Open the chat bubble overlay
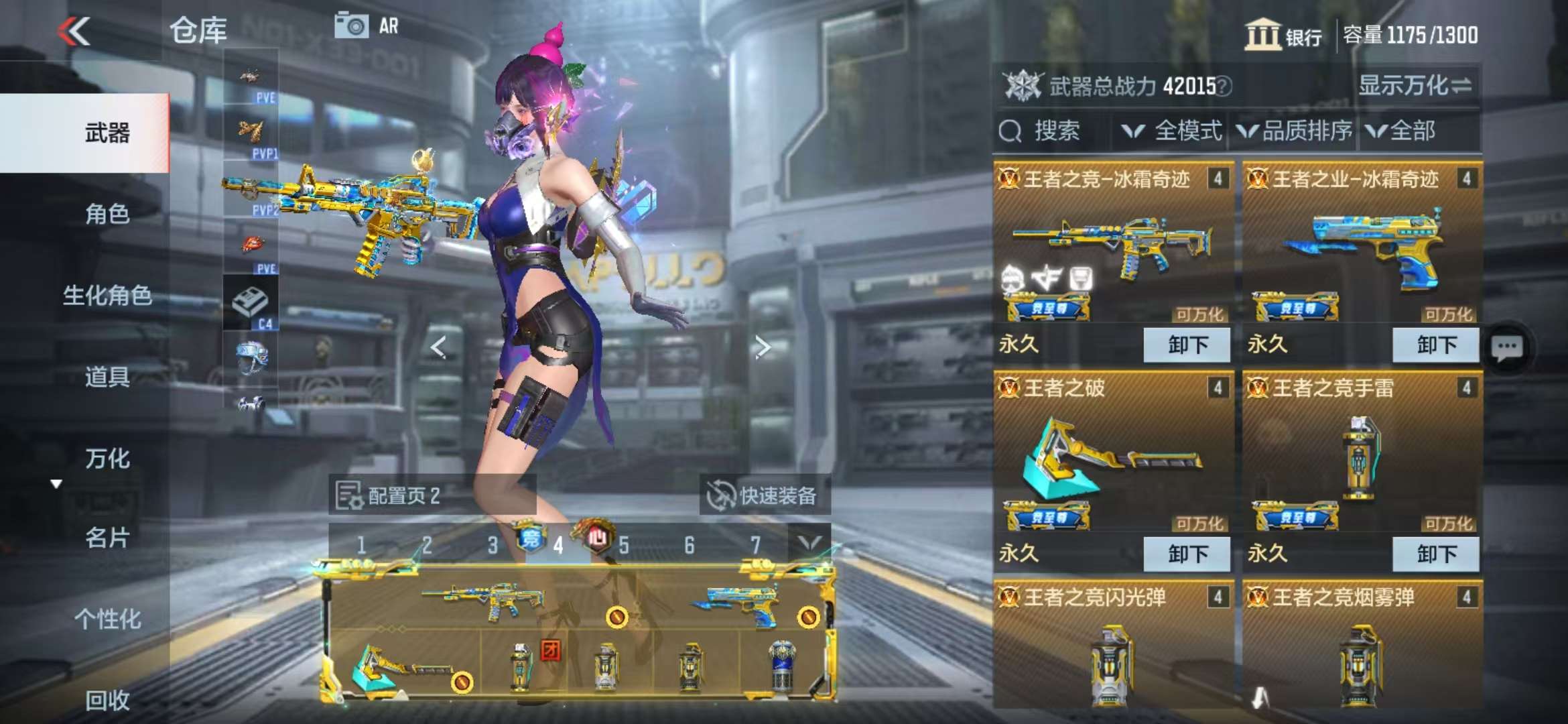The width and height of the screenshot is (1568, 724). coord(1507,347)
